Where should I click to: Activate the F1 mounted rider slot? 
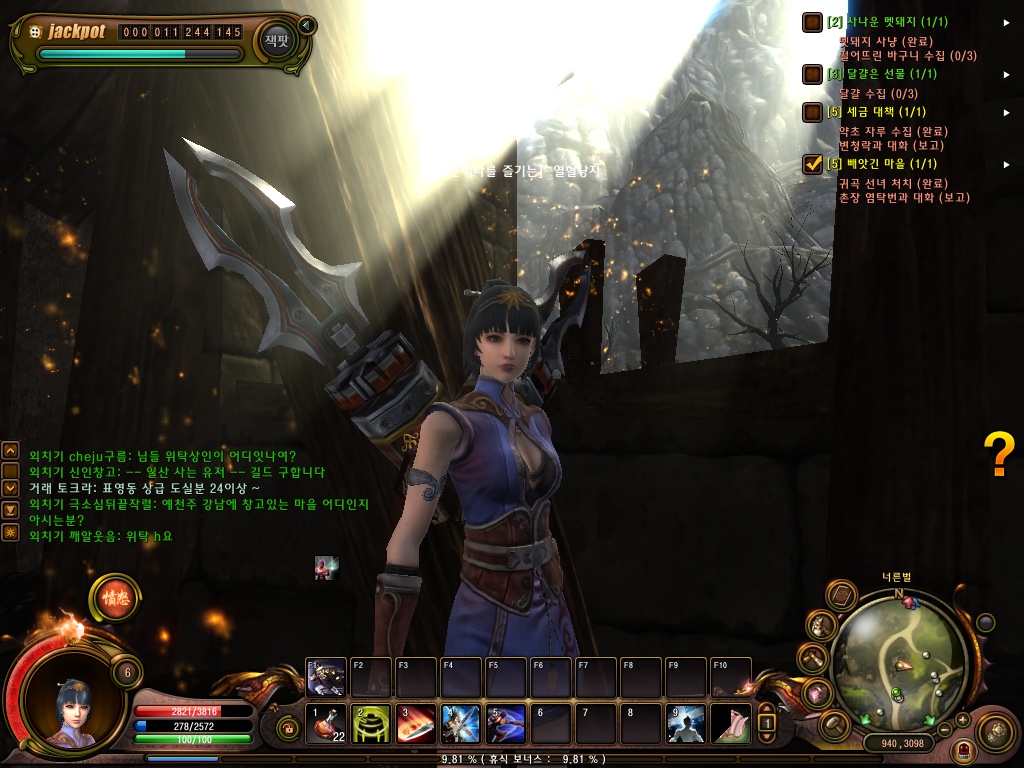[326, 677]
